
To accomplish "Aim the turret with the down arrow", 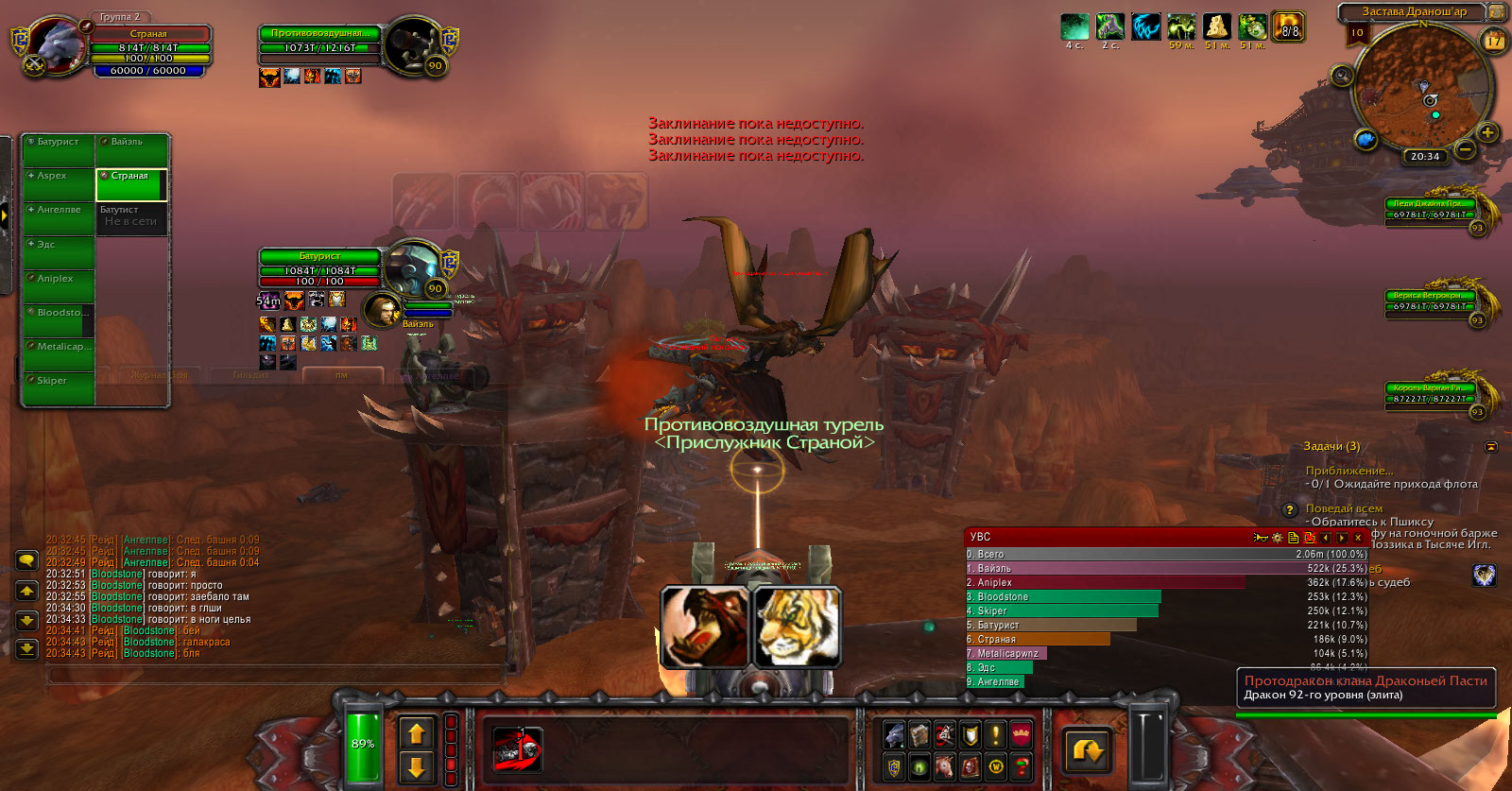I will coord(417,766).
